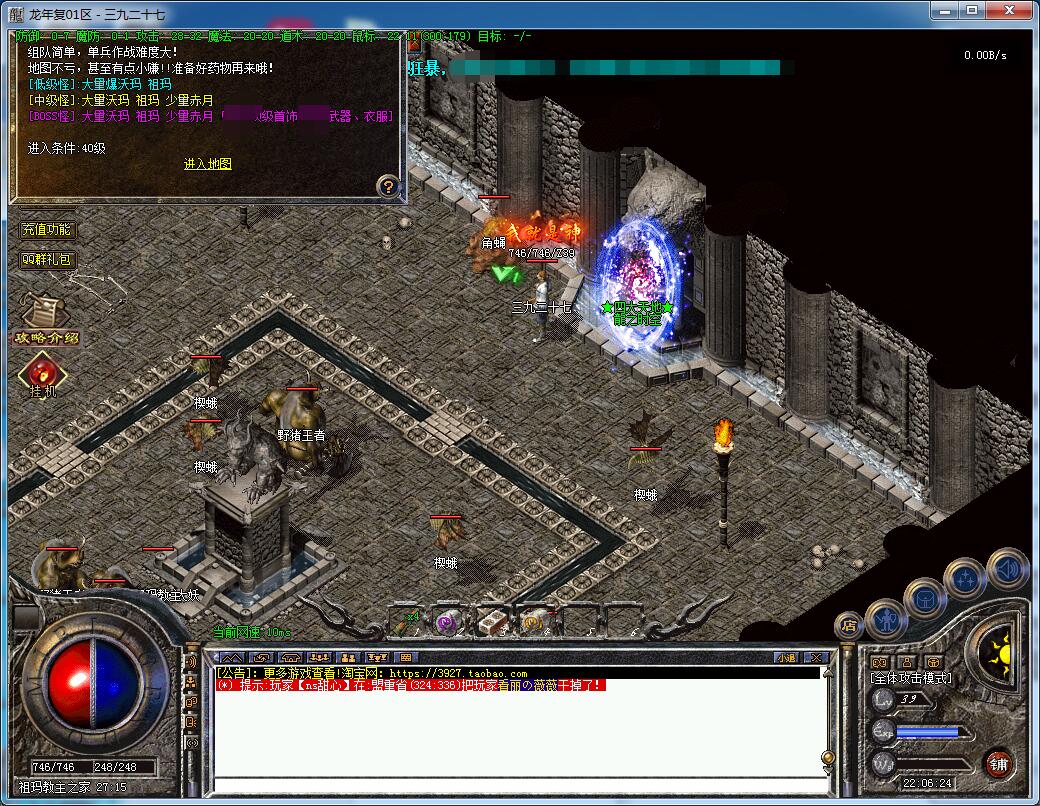
Task: Click the yellow 进入地图 link
Action: (x=207, y=164)
